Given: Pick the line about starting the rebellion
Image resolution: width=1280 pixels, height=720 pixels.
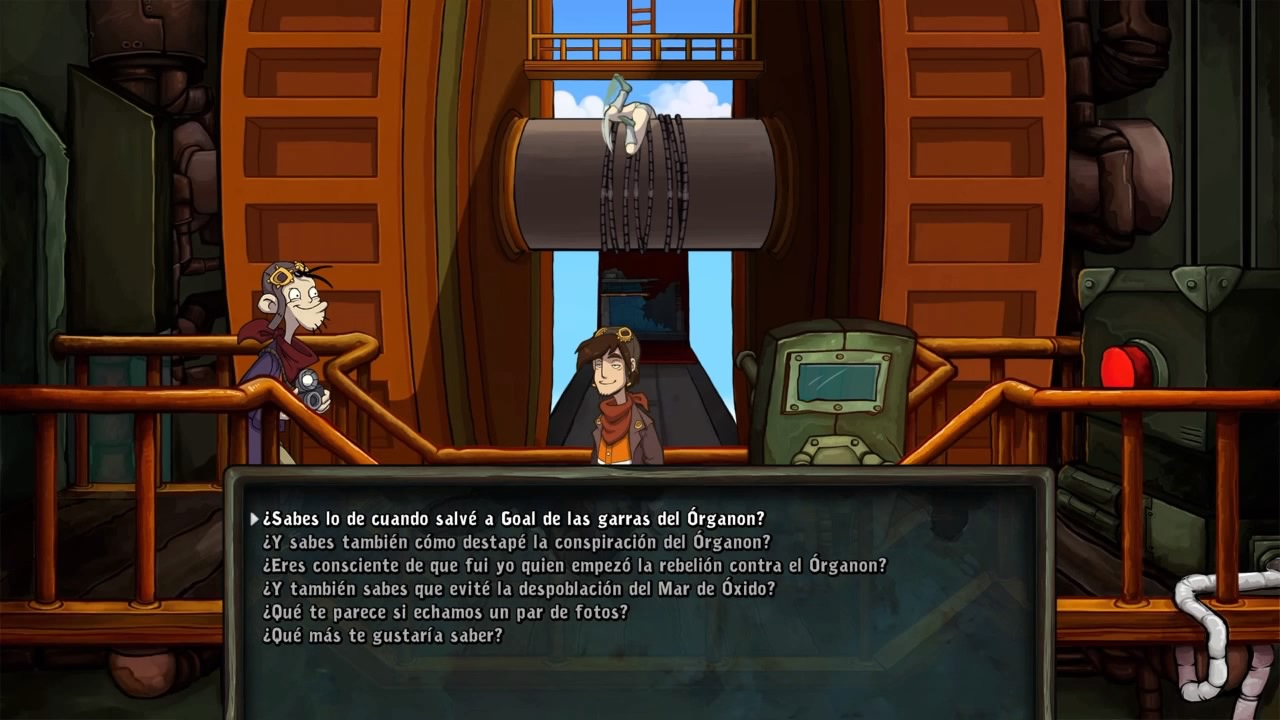Looking at the screenshot, I should 574,565.
